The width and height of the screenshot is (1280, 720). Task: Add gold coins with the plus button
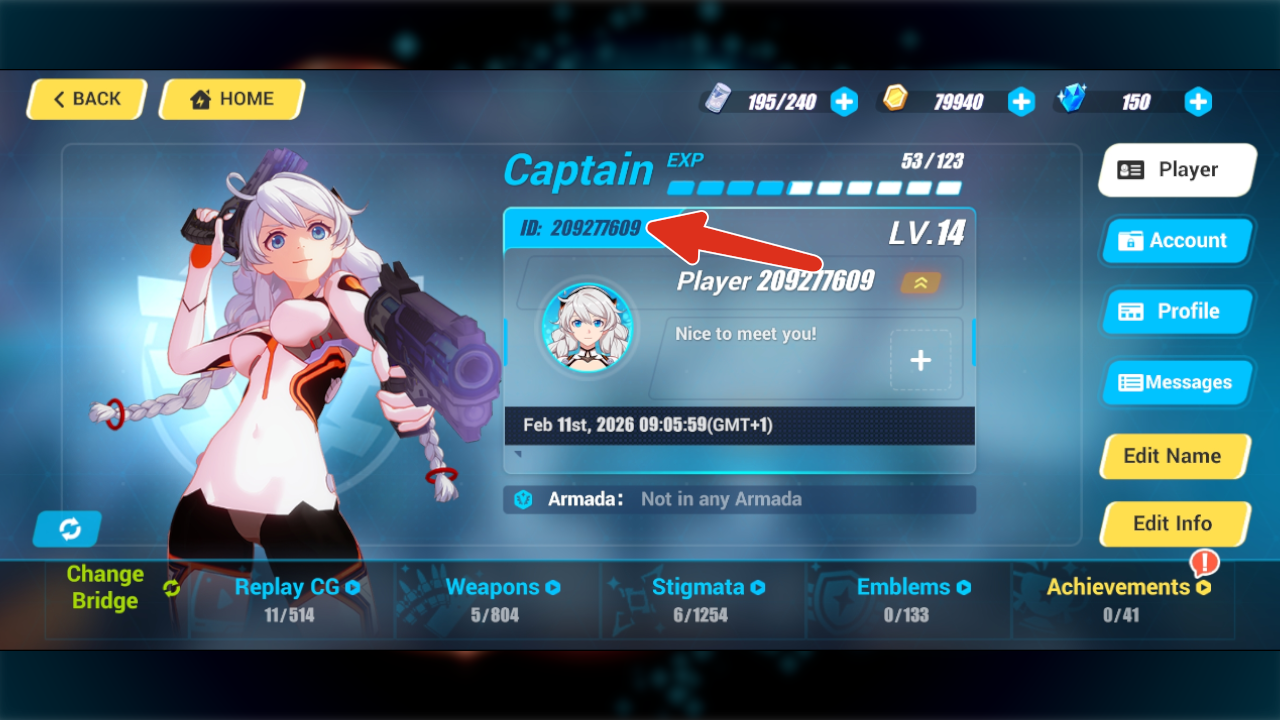click(x=1021, y=101)
